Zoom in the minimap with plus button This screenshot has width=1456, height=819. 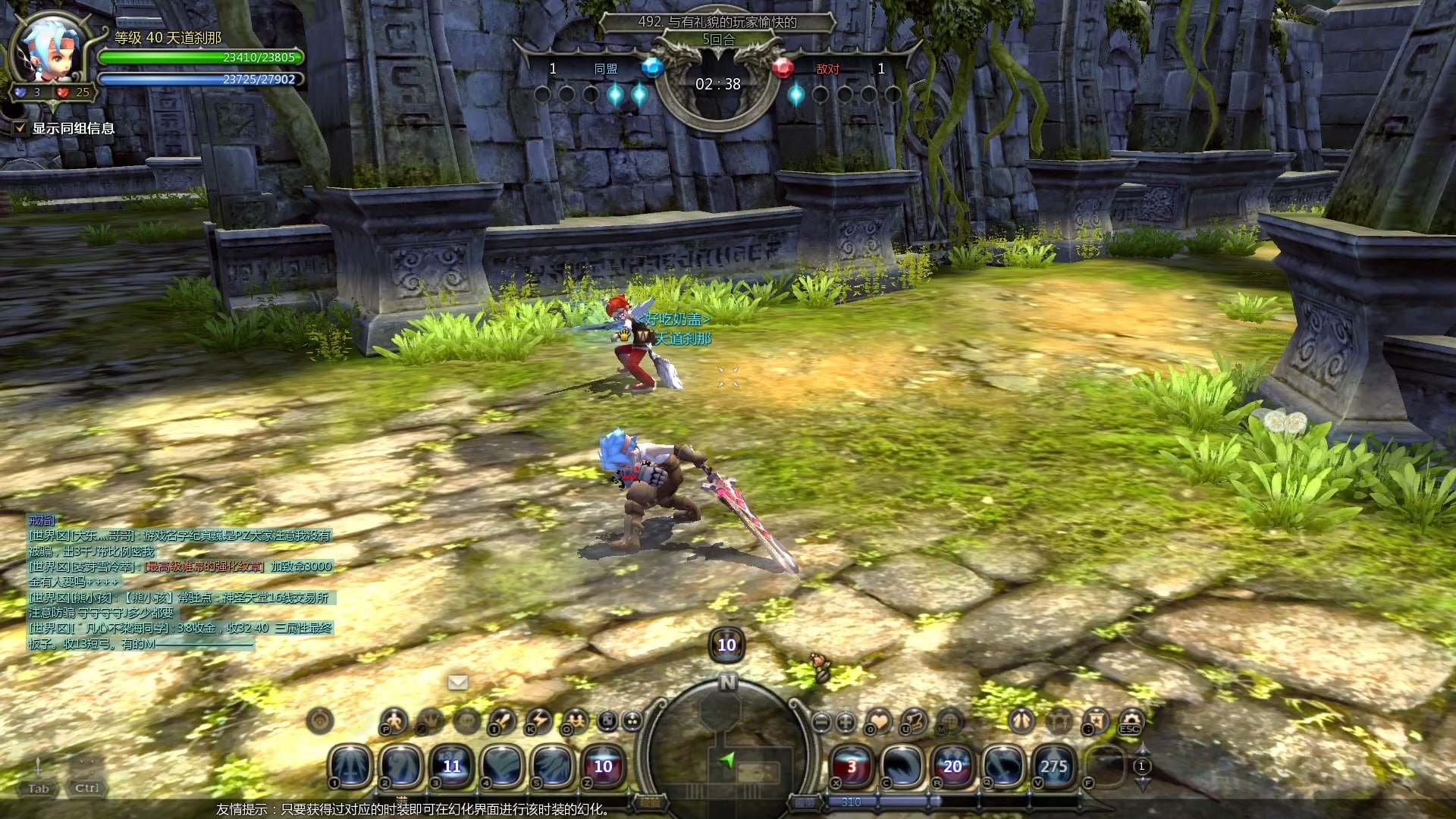tap(846, 722)
